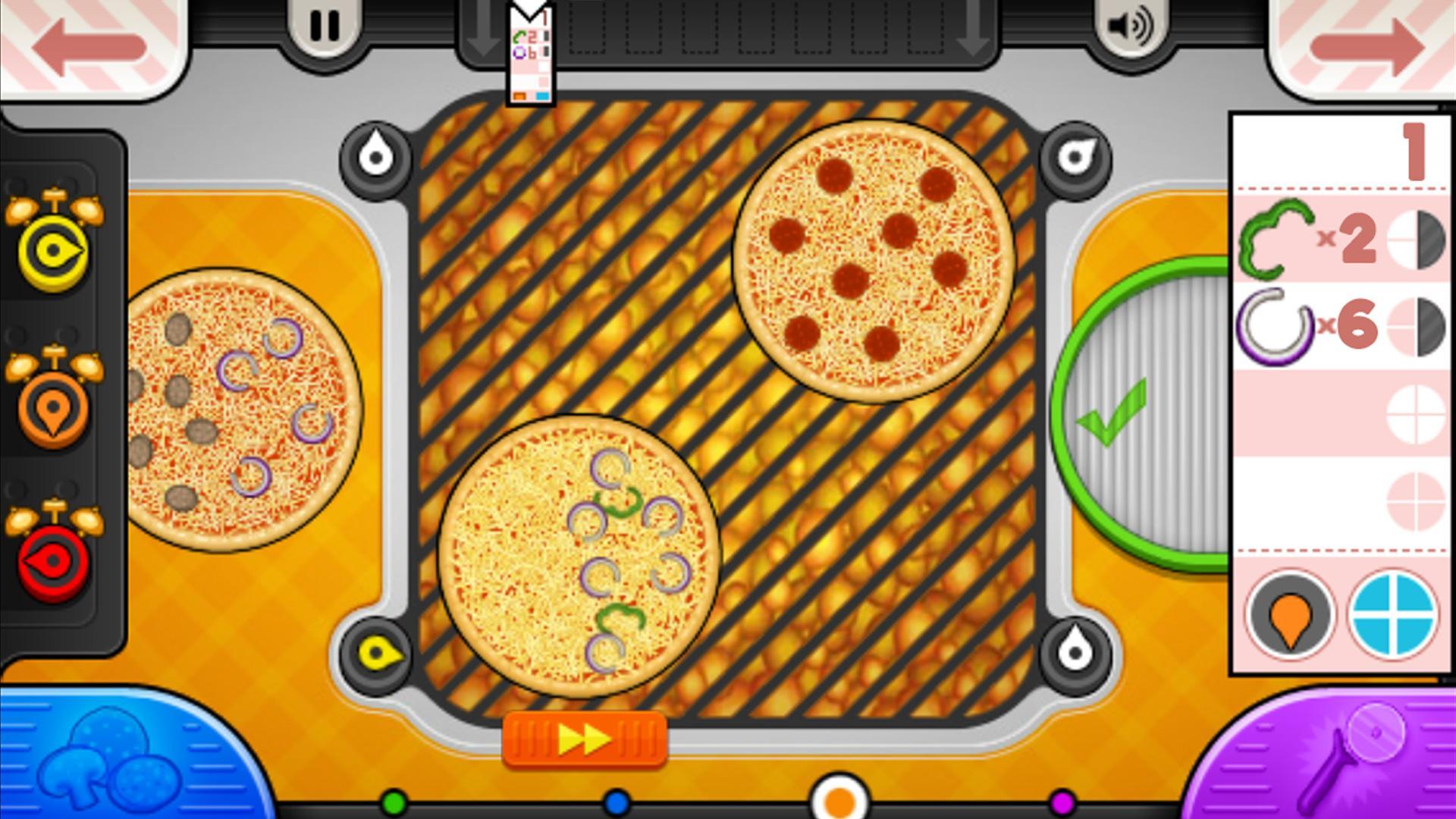
Task: Select the orange cook timer alarm
Action: [55, 409]
